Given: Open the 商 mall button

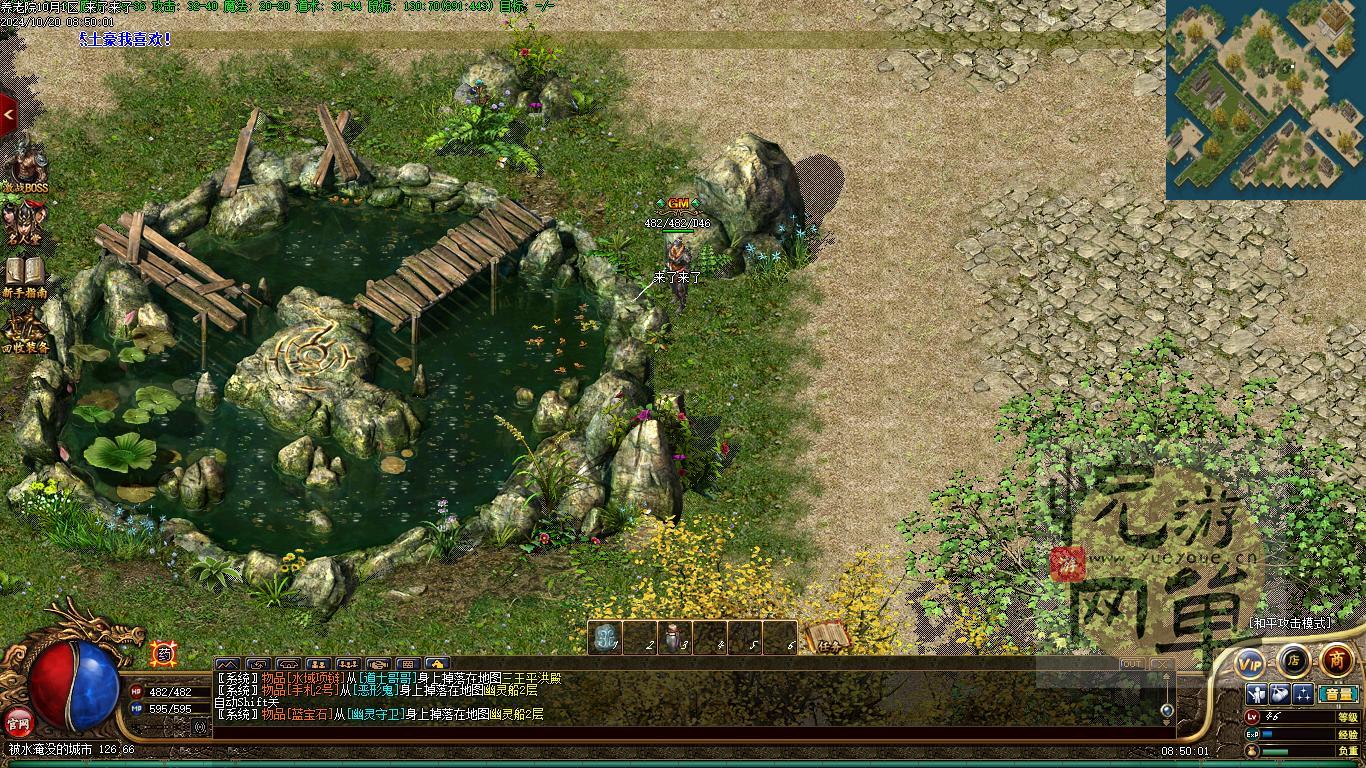Looking at the screenshot, I should click(x=1336, y=660).
